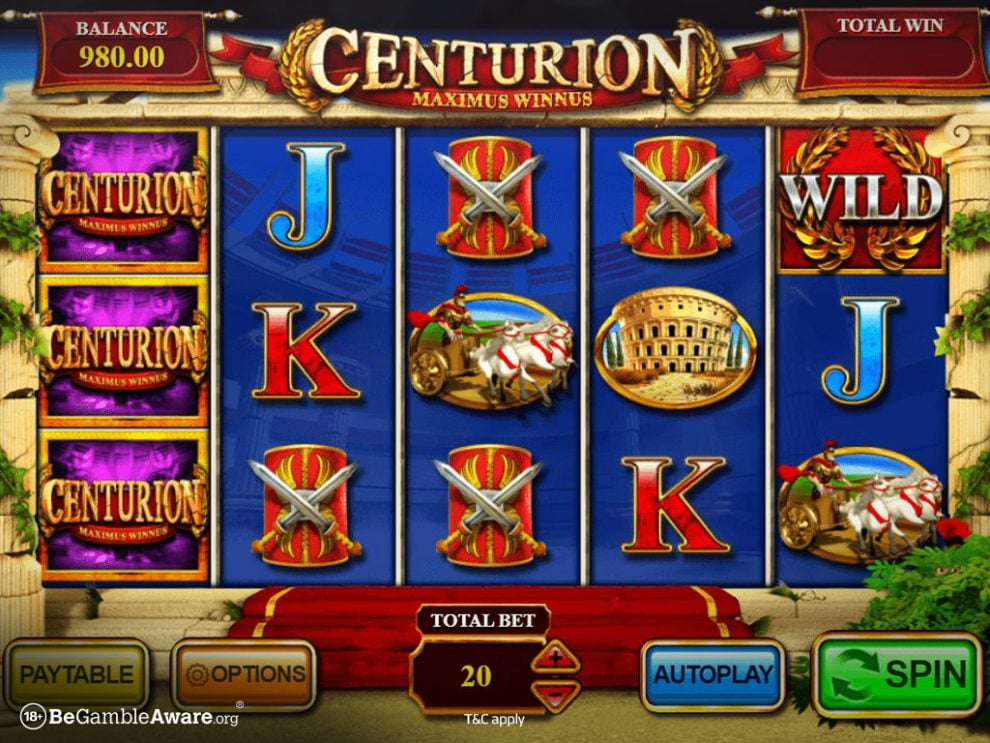Start Autoplay
990x743 pixels.
click(713, 675)
